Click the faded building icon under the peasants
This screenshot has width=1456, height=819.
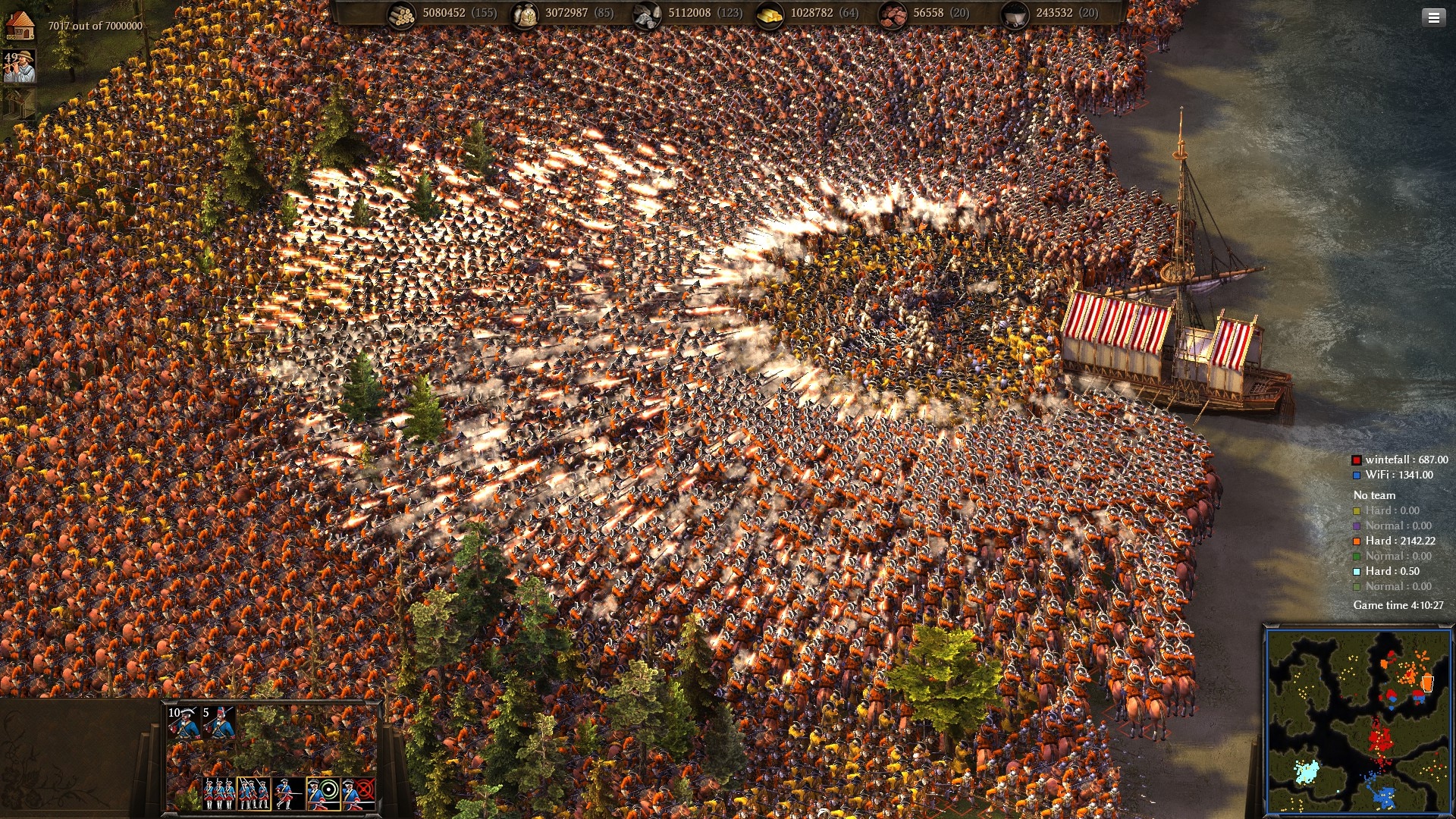point(18,104)
